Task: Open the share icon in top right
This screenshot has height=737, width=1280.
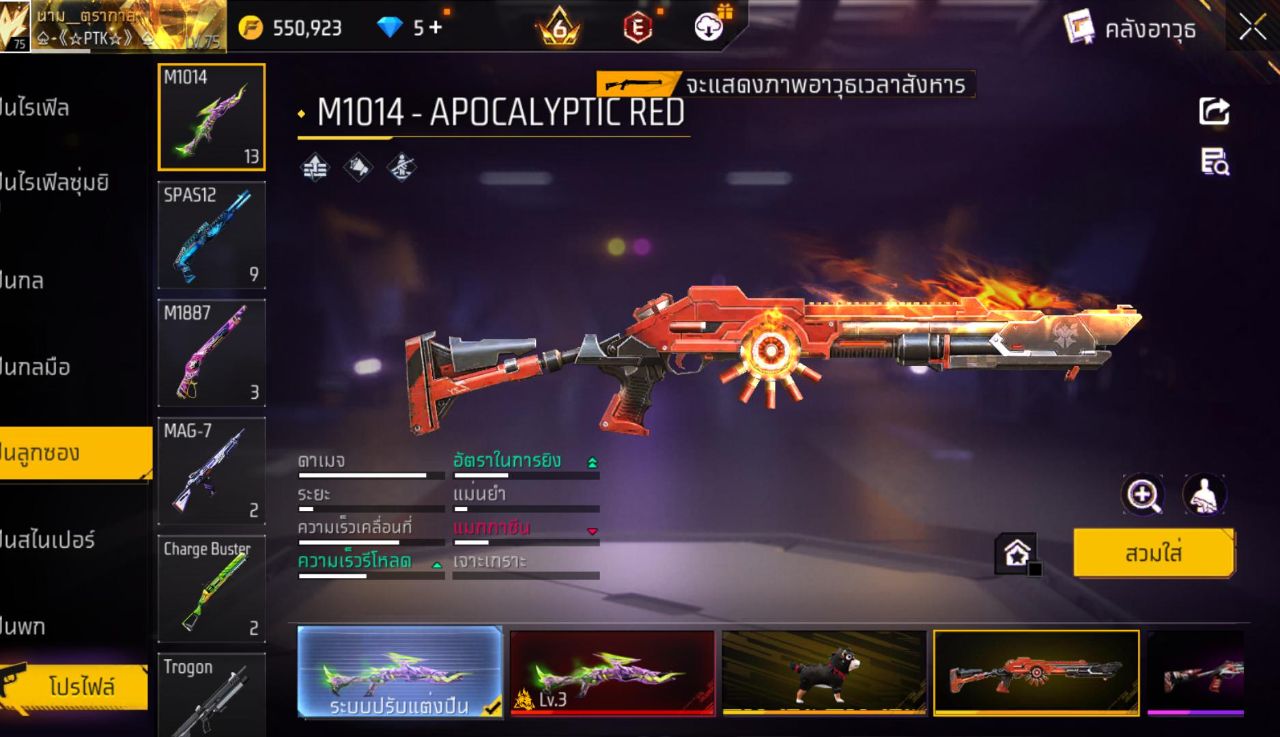Action: [1213, 112]
